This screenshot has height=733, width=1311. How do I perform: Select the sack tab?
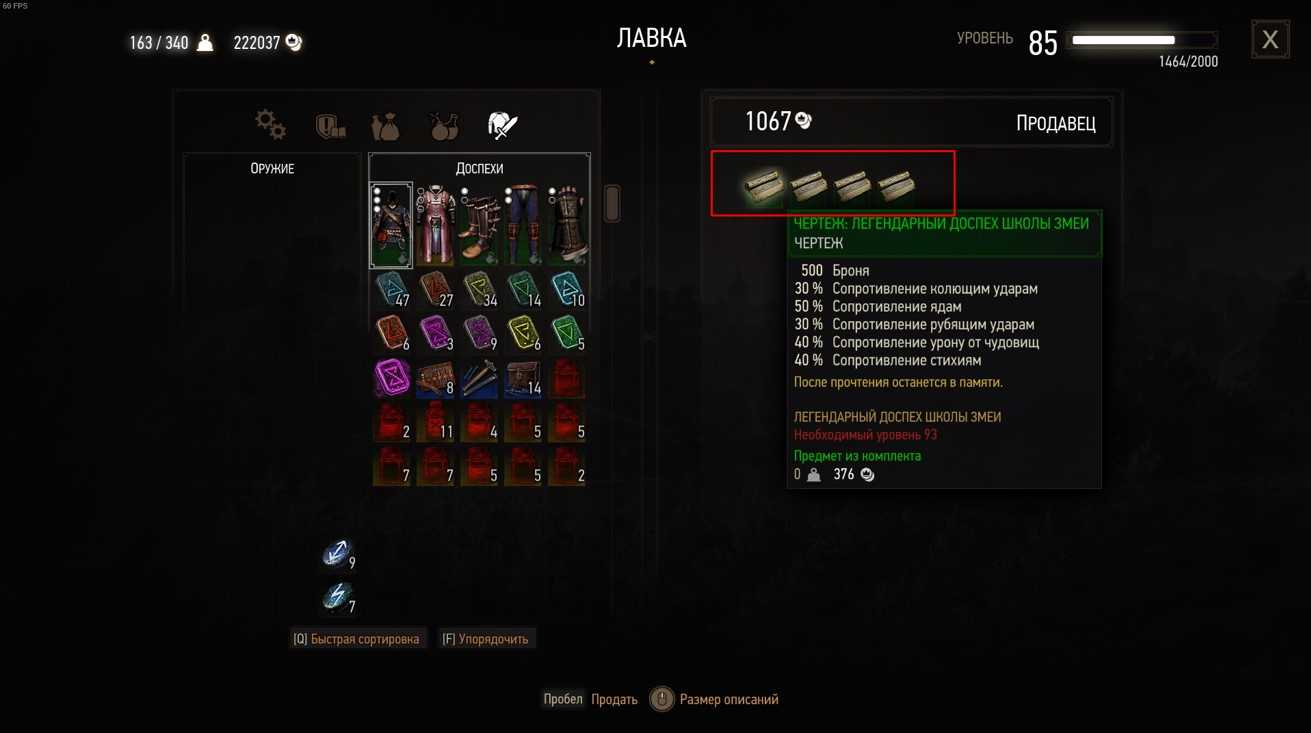pyautogui.click(x=385, y=126)
